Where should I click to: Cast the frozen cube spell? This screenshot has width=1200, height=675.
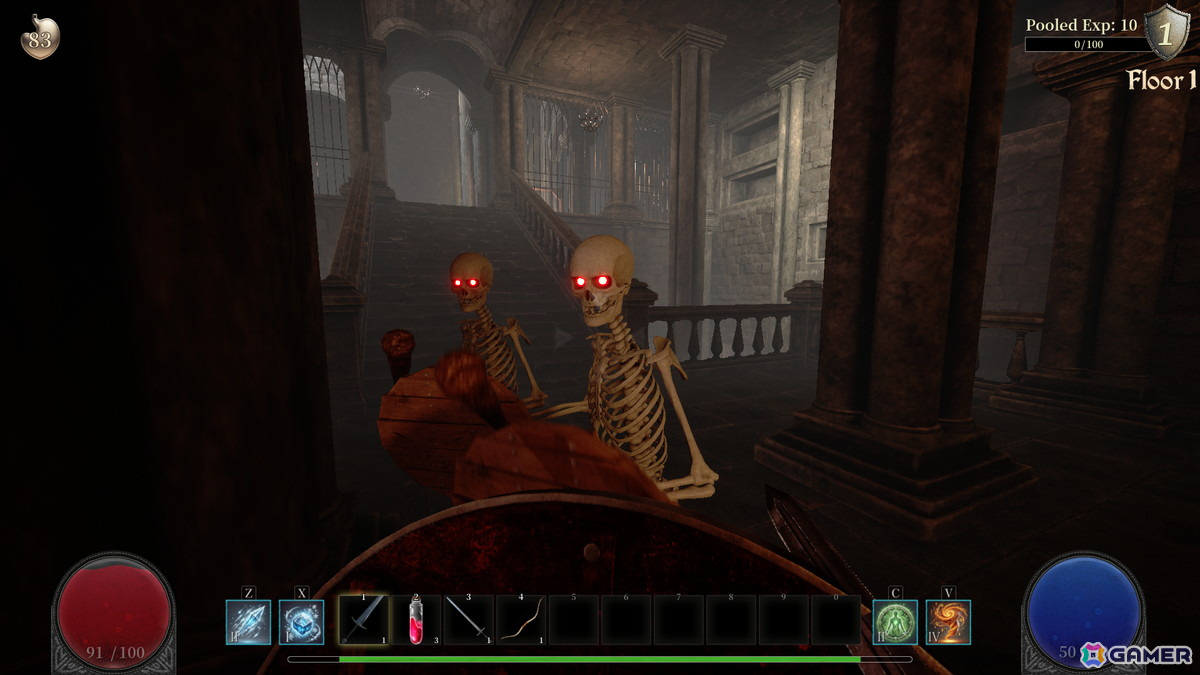coord(301,621)
